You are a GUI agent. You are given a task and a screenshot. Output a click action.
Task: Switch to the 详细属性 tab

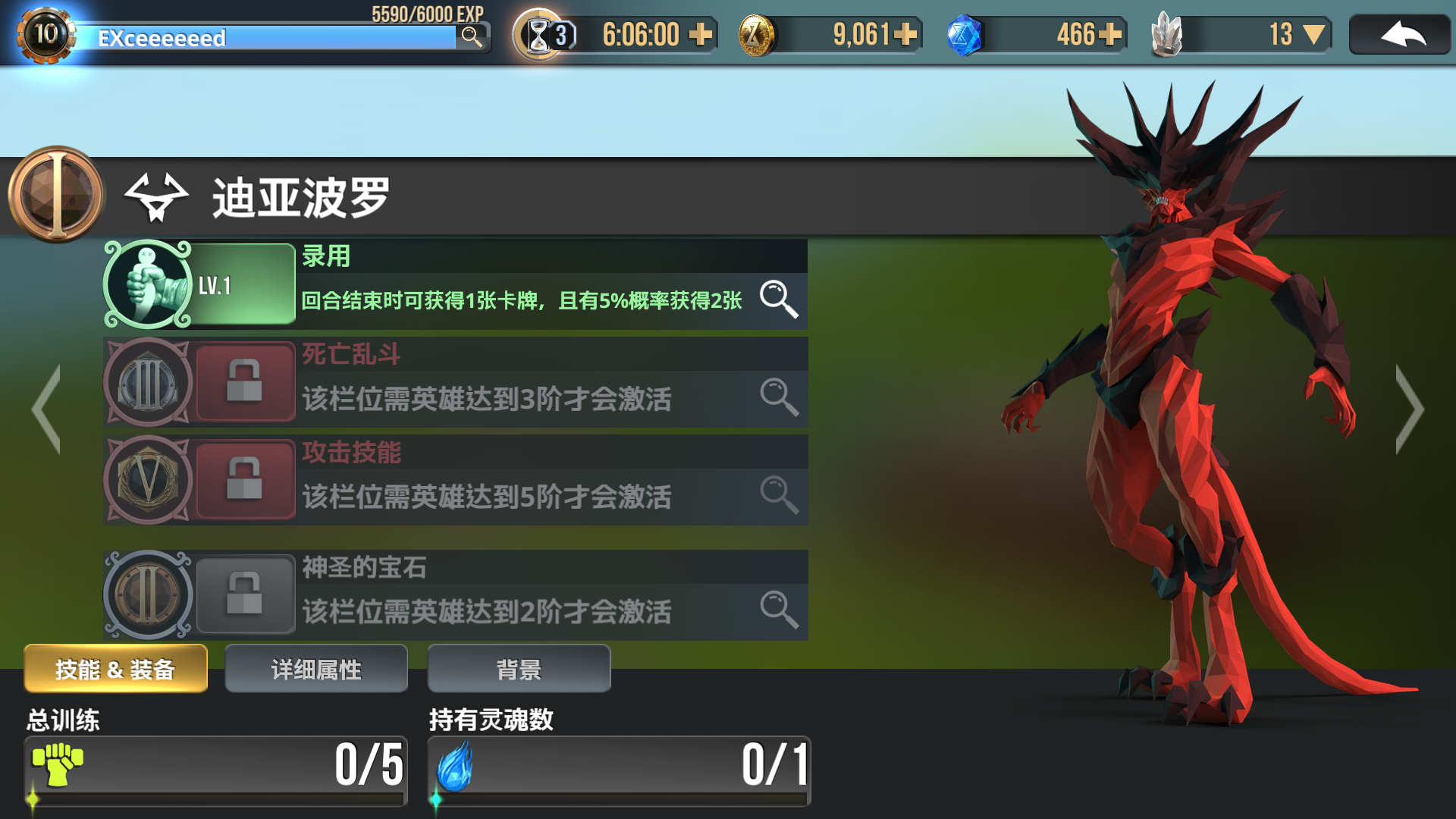point(316,668)
